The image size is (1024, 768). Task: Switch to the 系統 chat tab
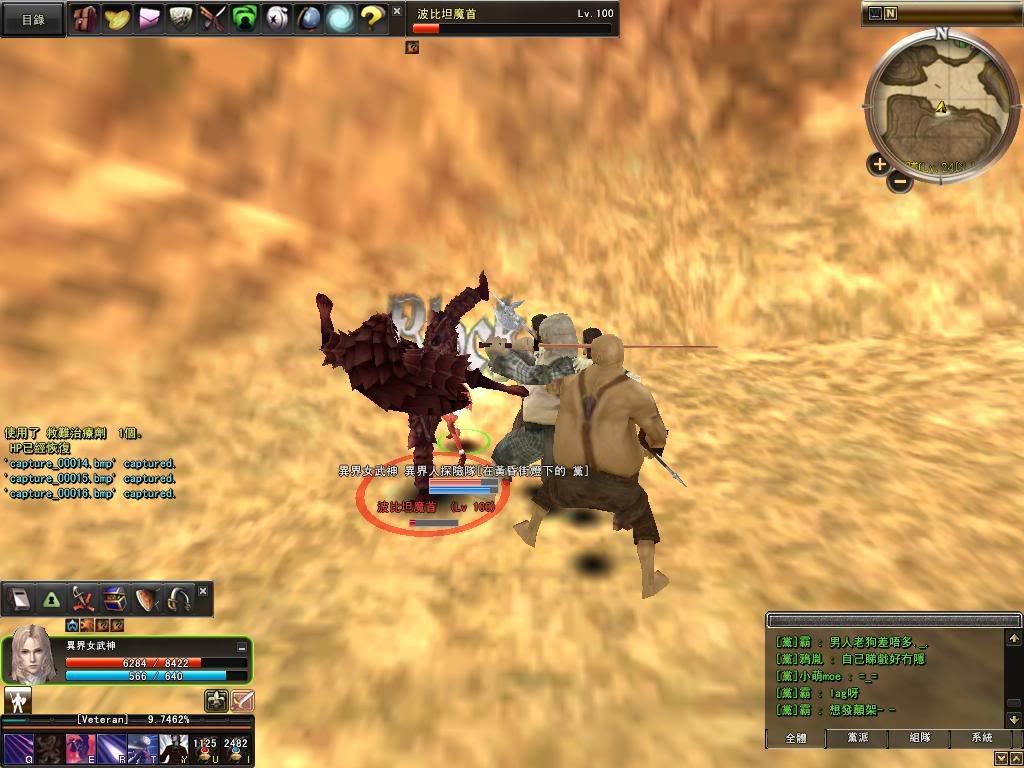pos(982,738)
